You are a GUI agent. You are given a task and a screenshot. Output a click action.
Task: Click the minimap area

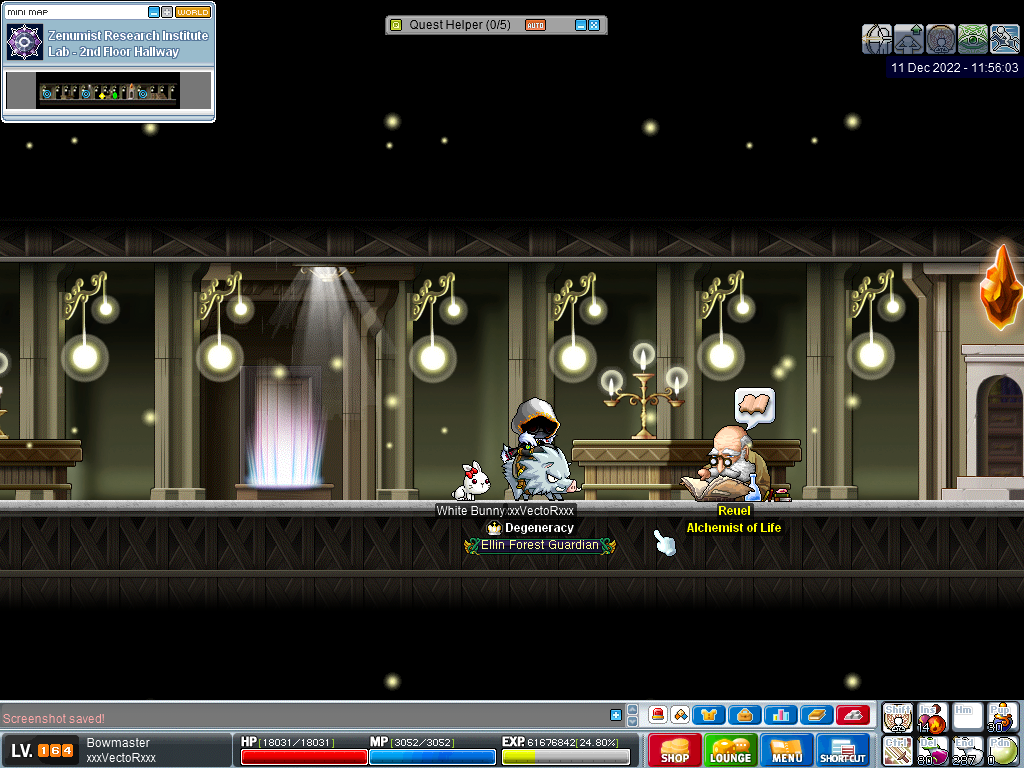pos(108,91)
